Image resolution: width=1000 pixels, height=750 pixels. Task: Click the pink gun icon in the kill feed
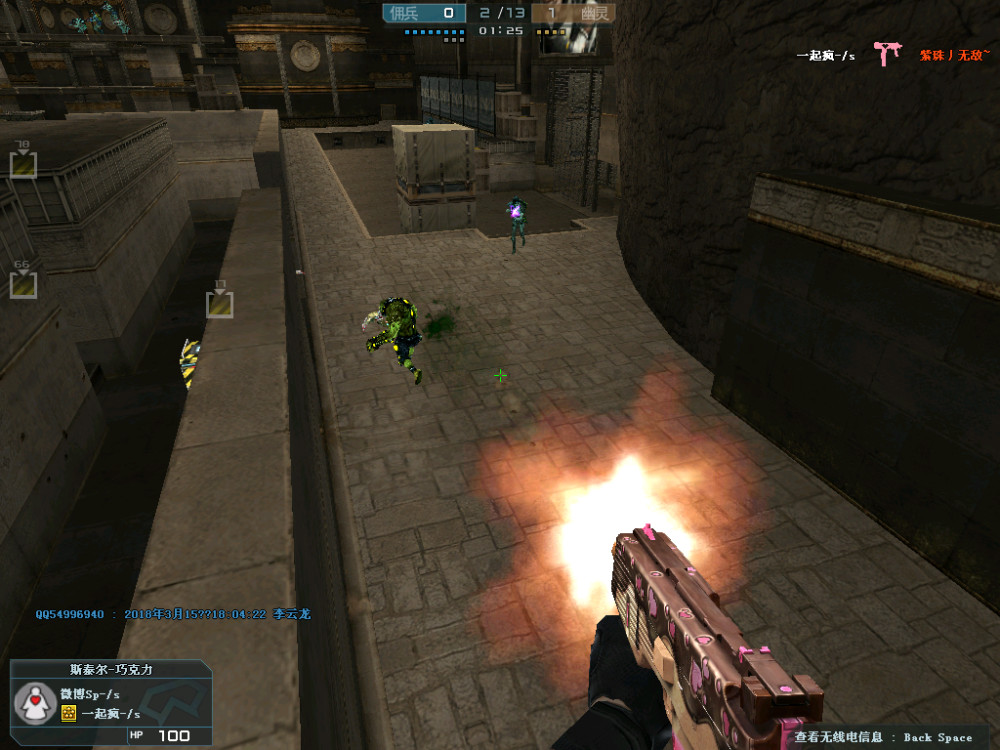pyautogui.click(x=886, y=53)
